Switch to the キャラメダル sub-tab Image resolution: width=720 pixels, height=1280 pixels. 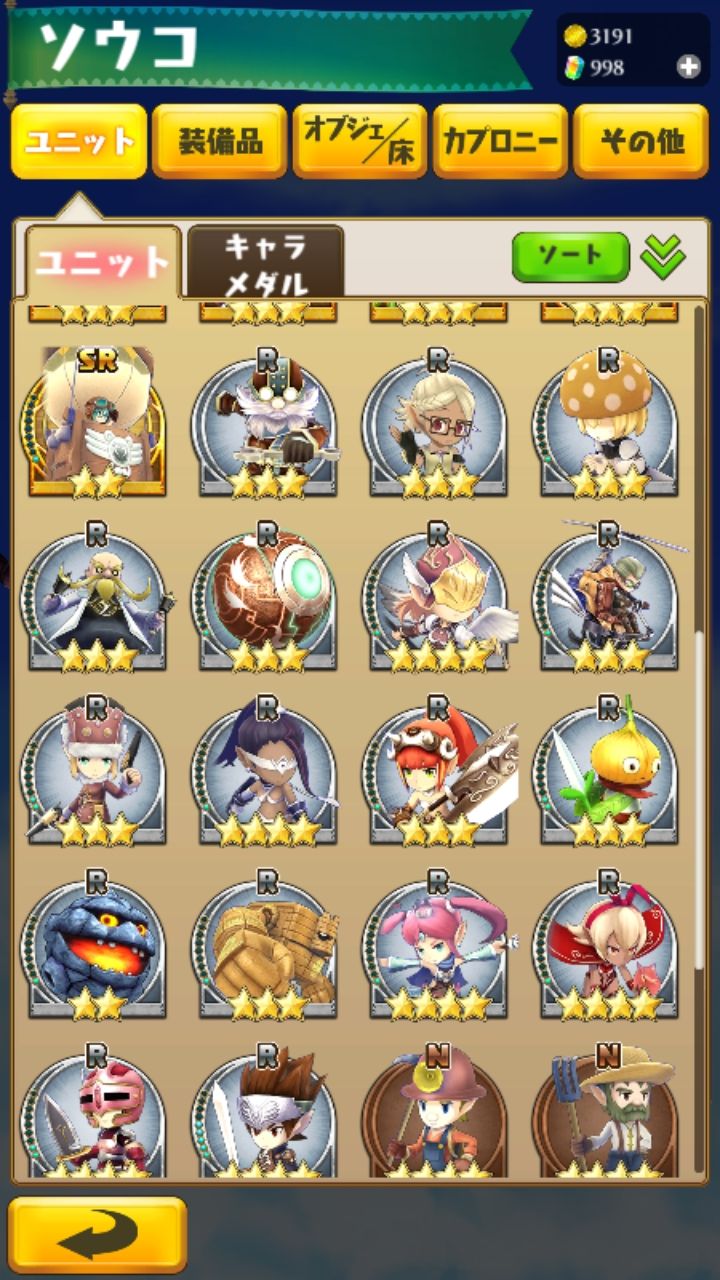pos(265,263)
